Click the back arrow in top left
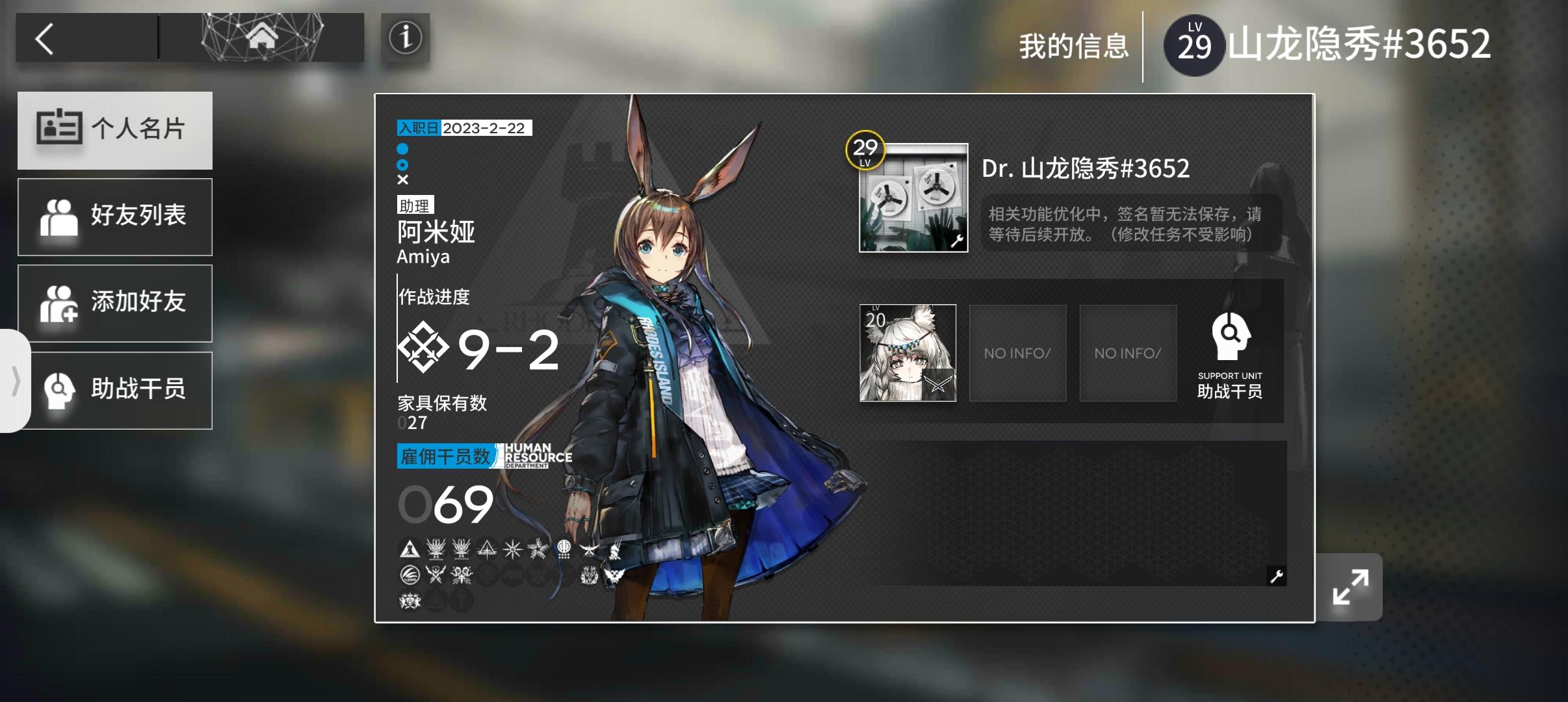The width and height of the screenshot is (1568, 702). pyautogui.click(x=46, y=38)
